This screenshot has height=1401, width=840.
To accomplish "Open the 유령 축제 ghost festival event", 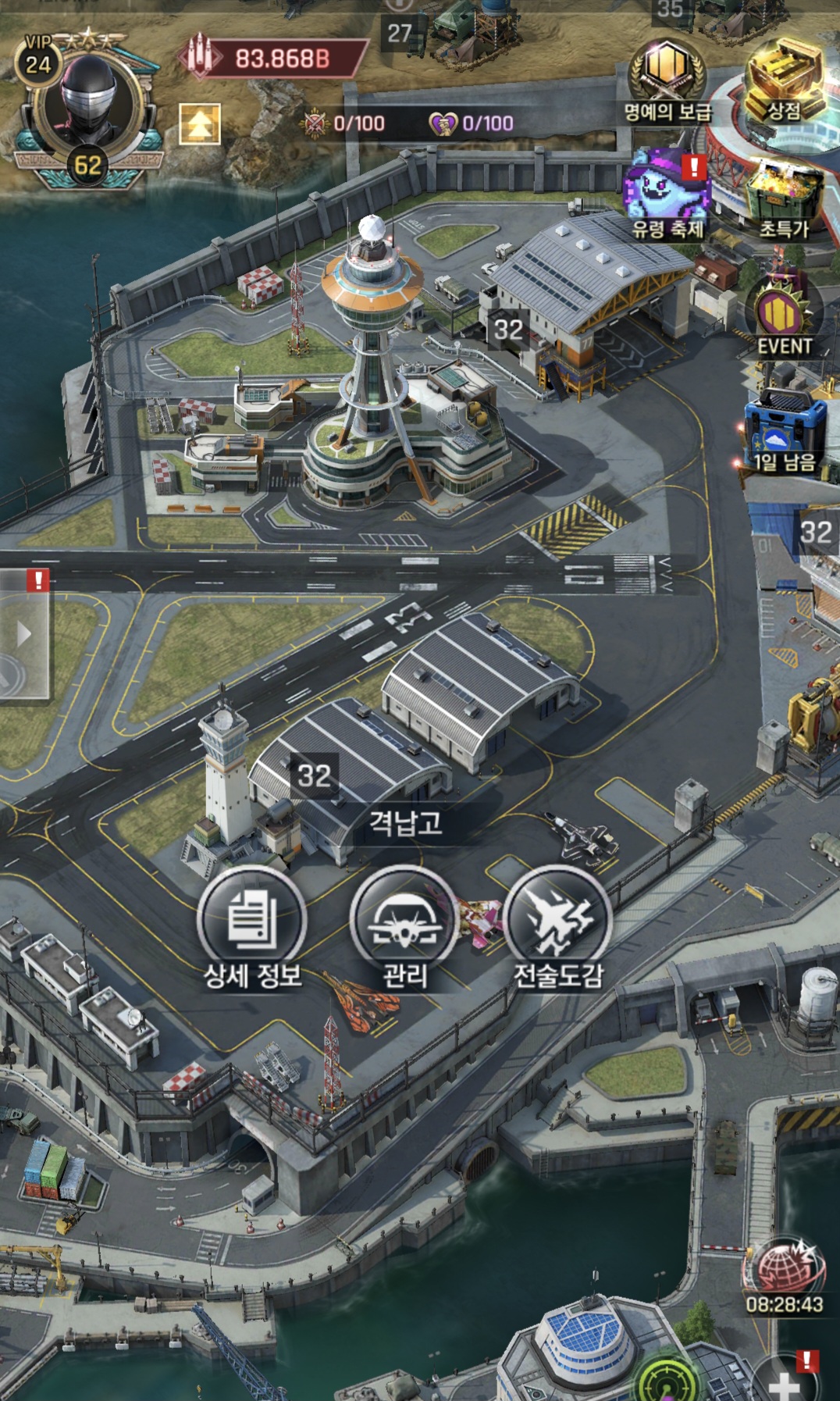I will tap(667, 195).
